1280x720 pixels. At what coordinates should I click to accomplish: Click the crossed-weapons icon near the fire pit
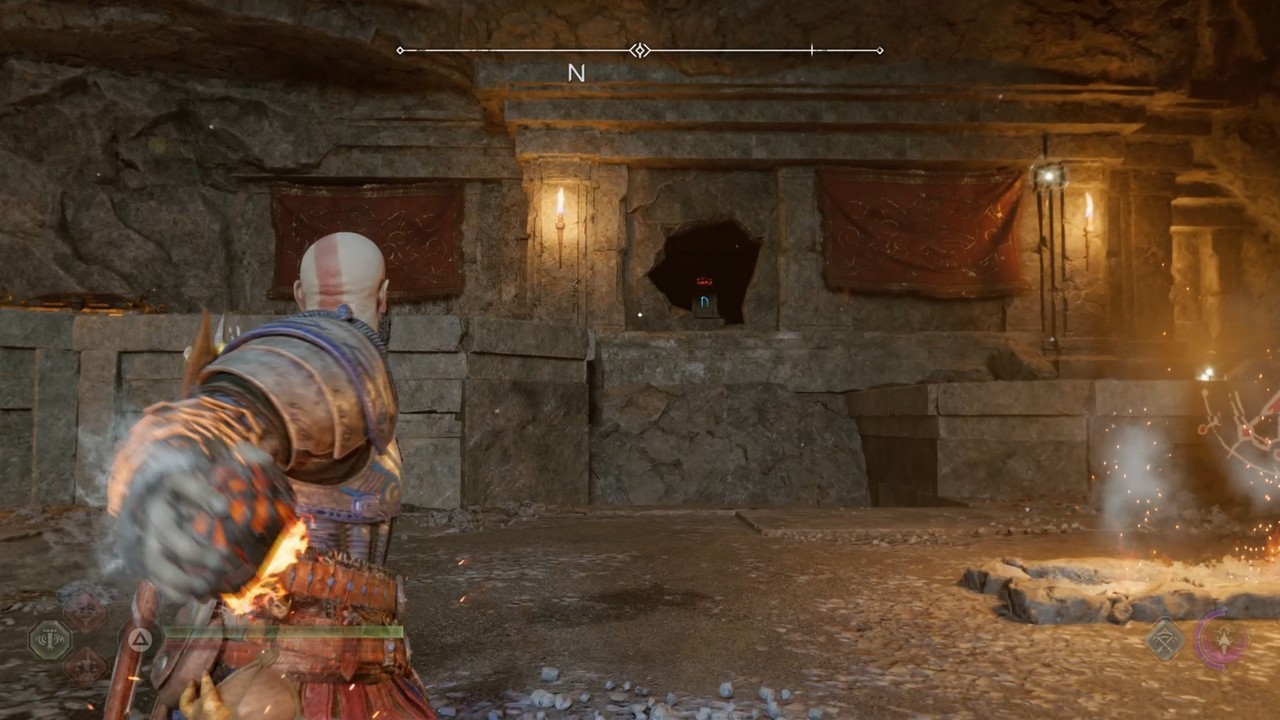1163,638
